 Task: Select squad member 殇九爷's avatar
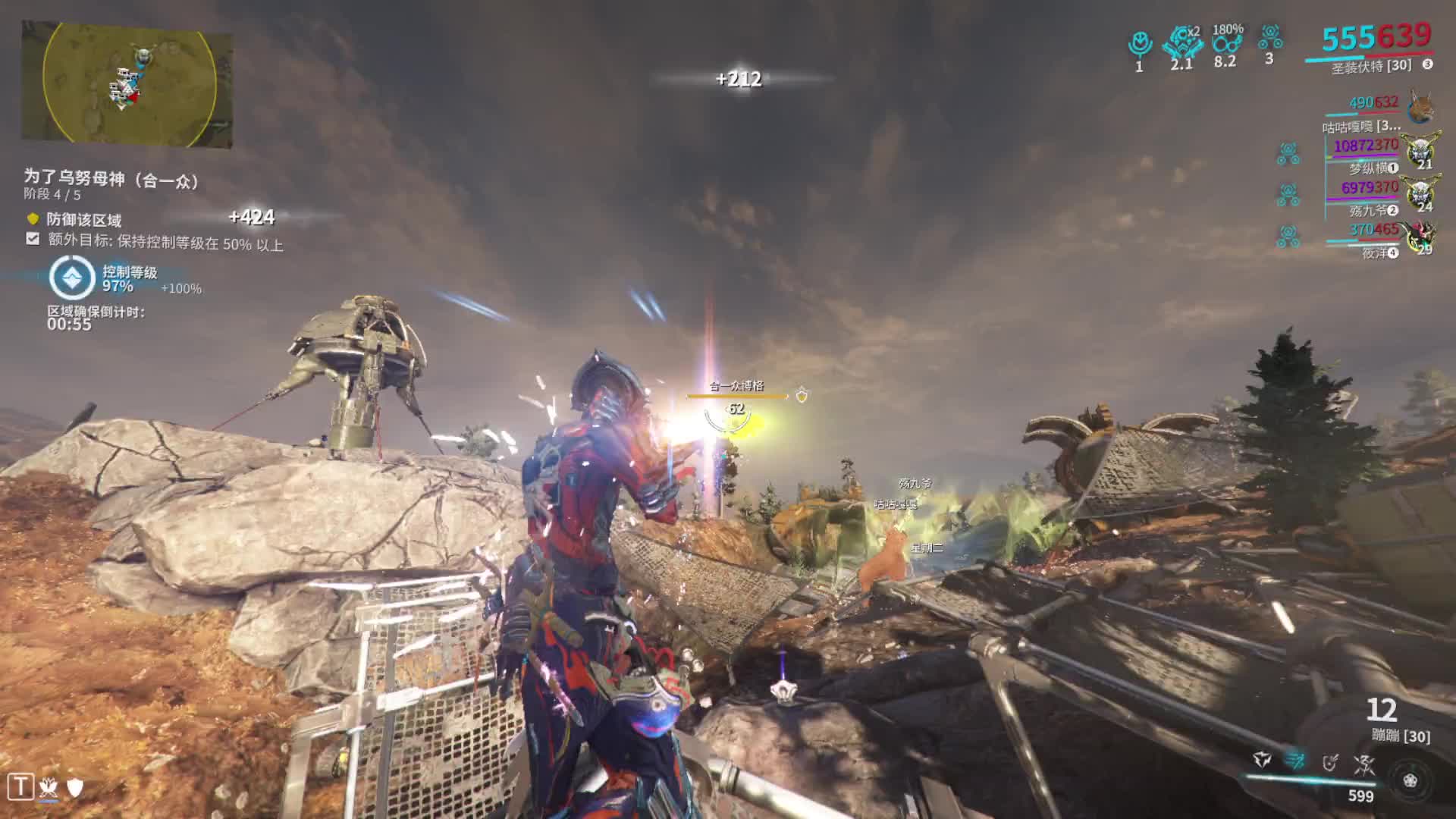1420,193
